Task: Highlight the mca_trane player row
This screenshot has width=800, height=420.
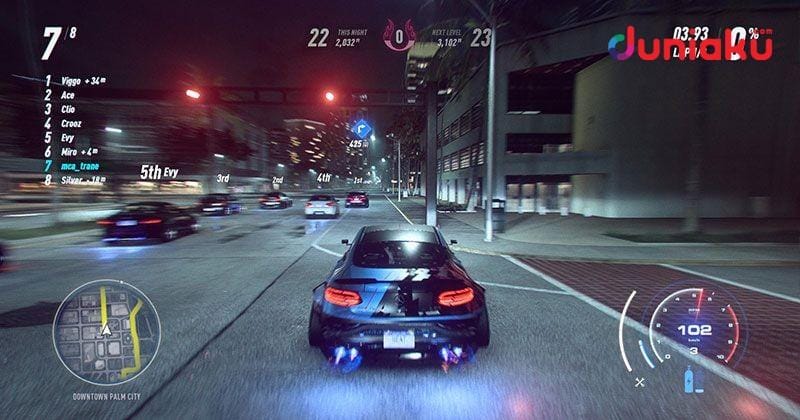Action: pyautogui.click(x=81, y=165)
